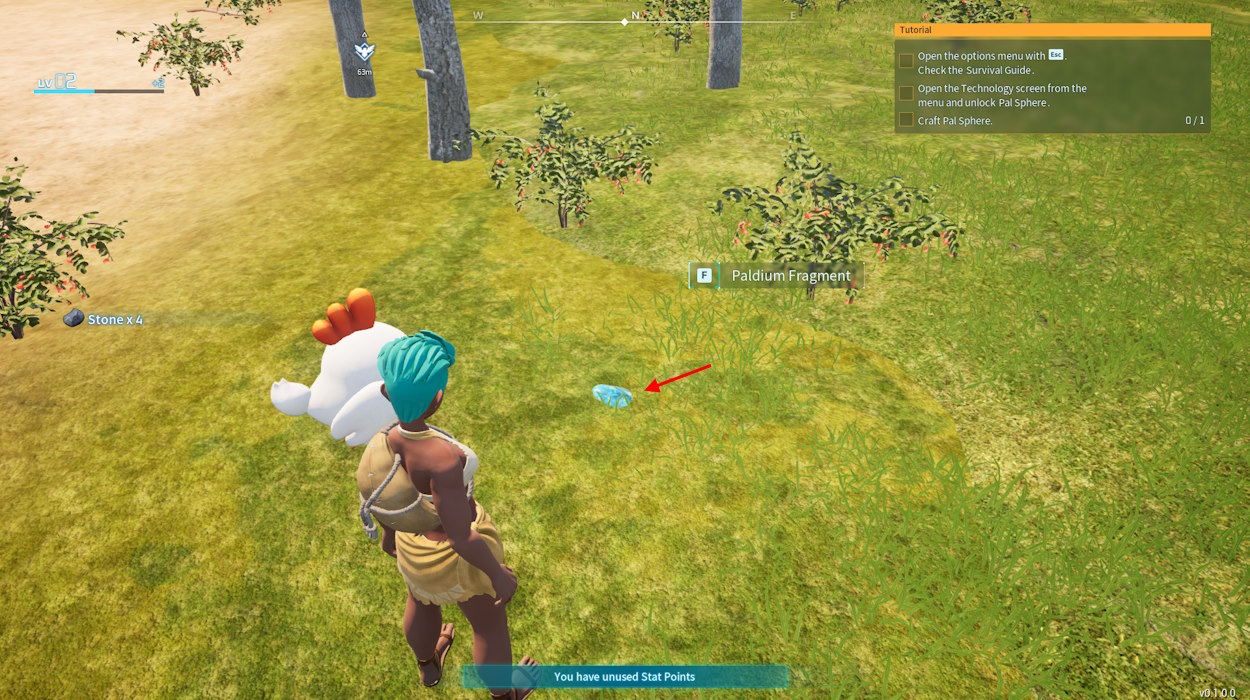The width and height of the screenshot is (1250, 700).
Task: Click the north marker on the compass
Action: [635, 16]
